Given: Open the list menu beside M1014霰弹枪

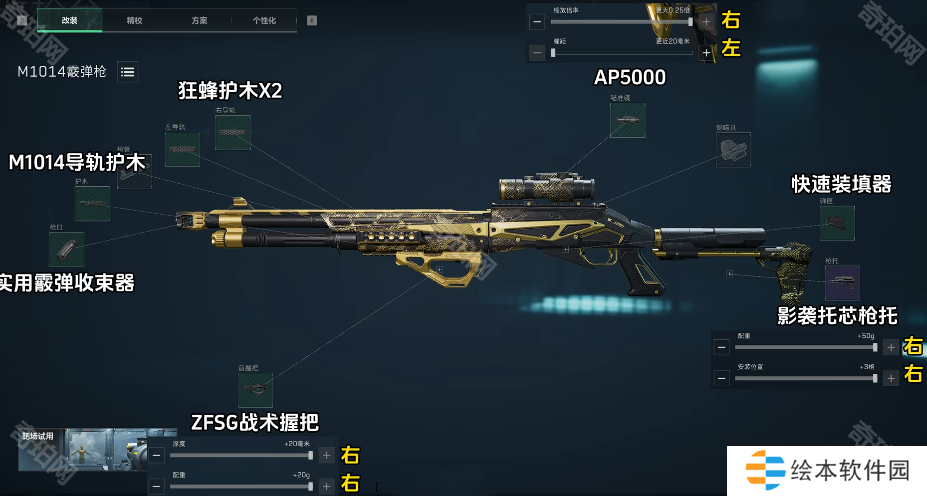Looking at the screenshot, I should coord(127,71).
